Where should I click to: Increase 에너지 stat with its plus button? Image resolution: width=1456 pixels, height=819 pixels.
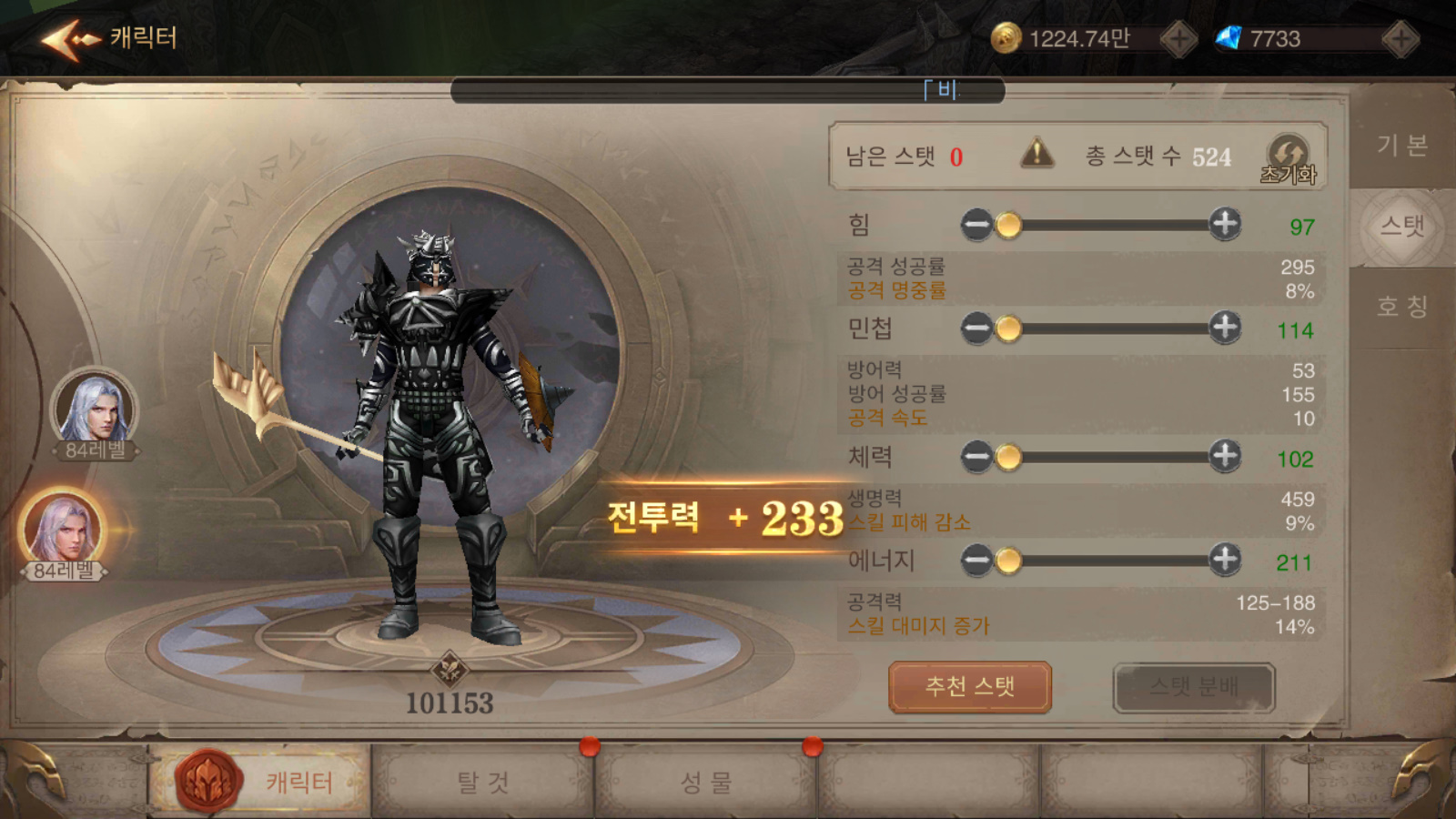1225,560
